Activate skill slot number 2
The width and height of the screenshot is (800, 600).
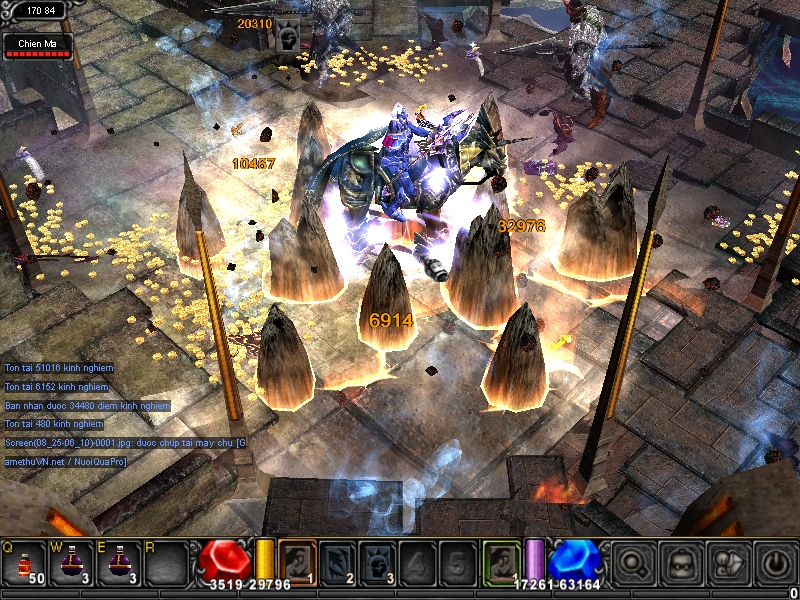coord(337,562)
